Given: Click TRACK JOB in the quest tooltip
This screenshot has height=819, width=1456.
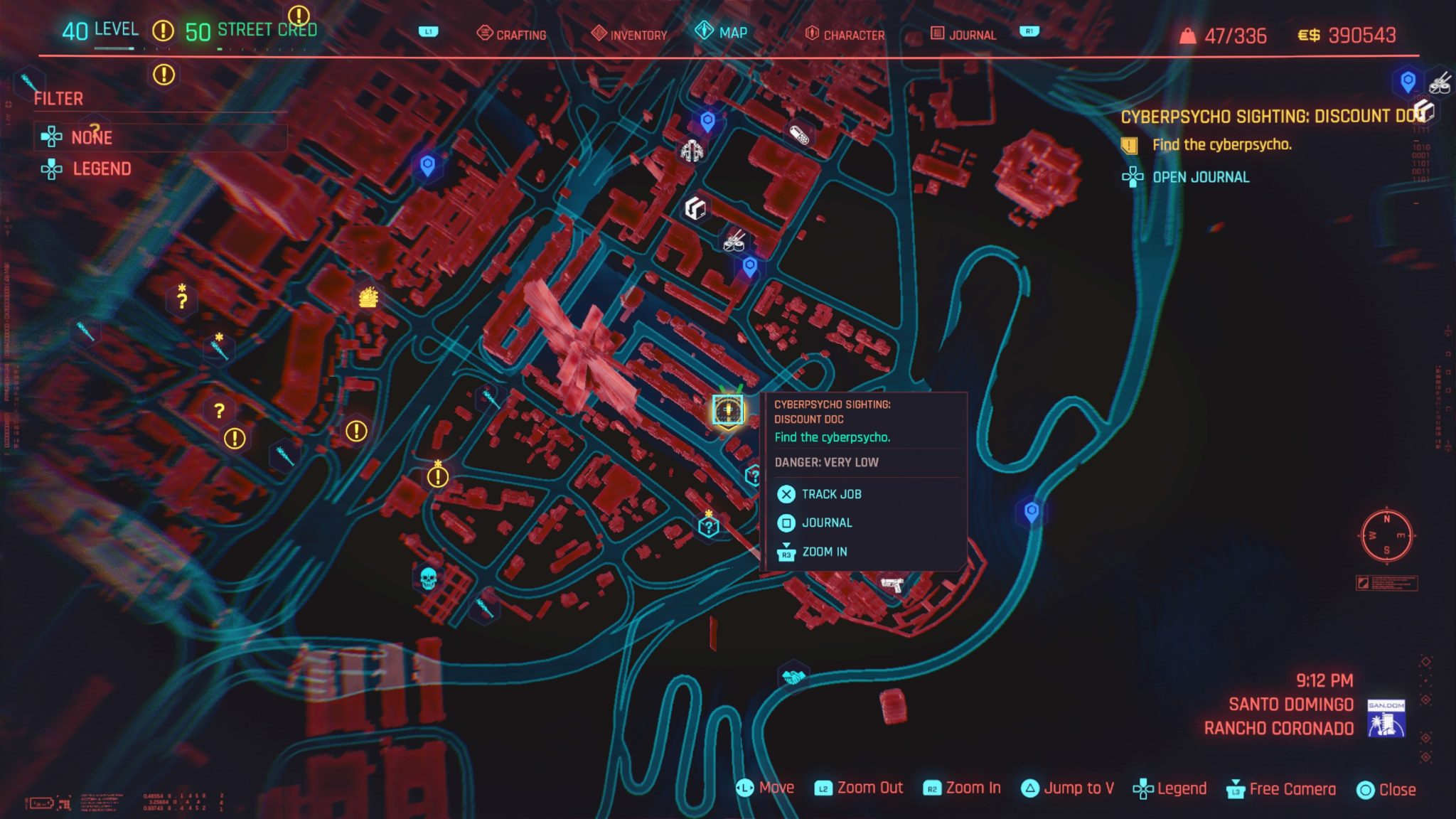Looking at the screenshot, I should coord(834,493).
